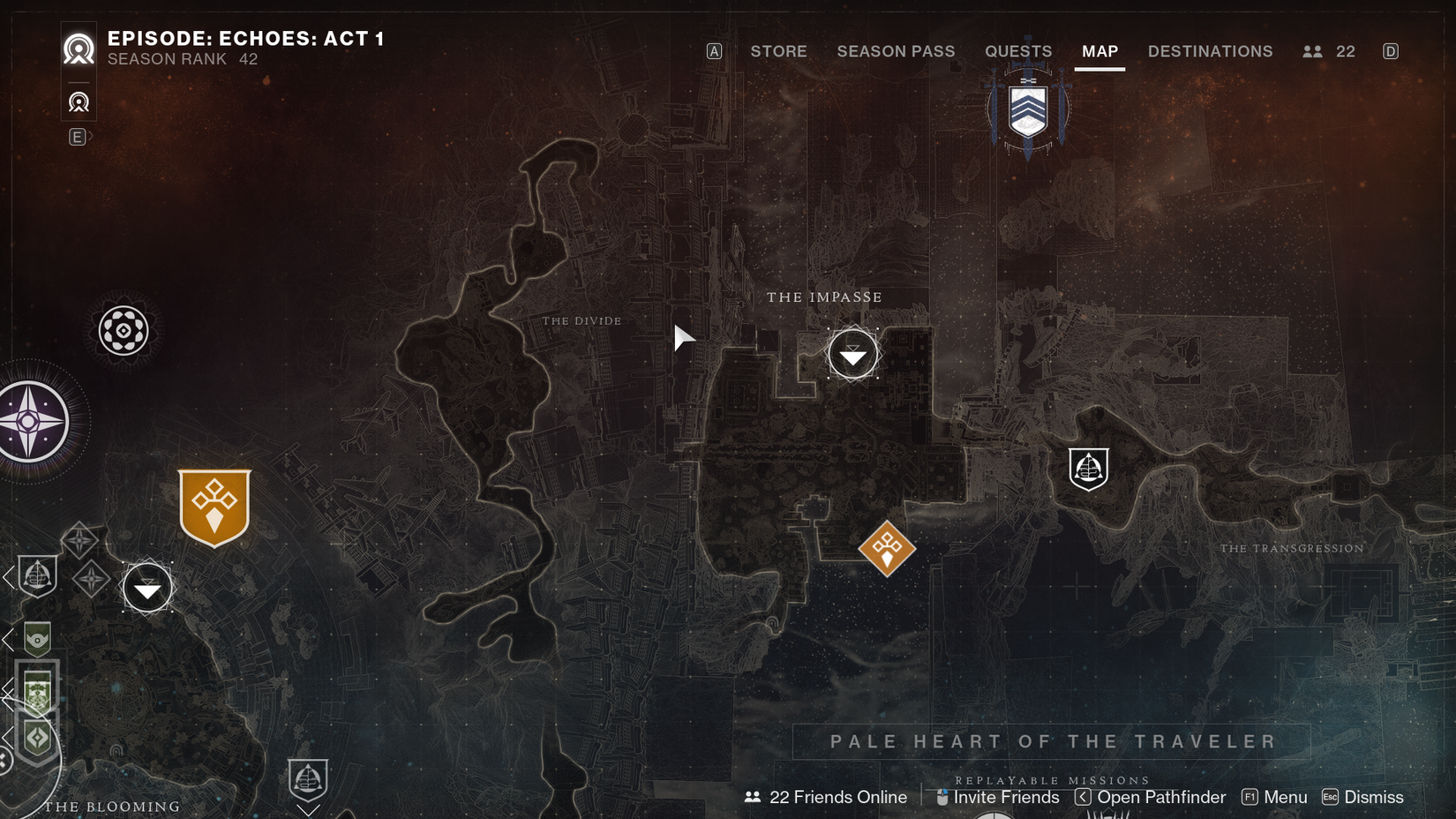Open the purple compass star node

[31, 421]
